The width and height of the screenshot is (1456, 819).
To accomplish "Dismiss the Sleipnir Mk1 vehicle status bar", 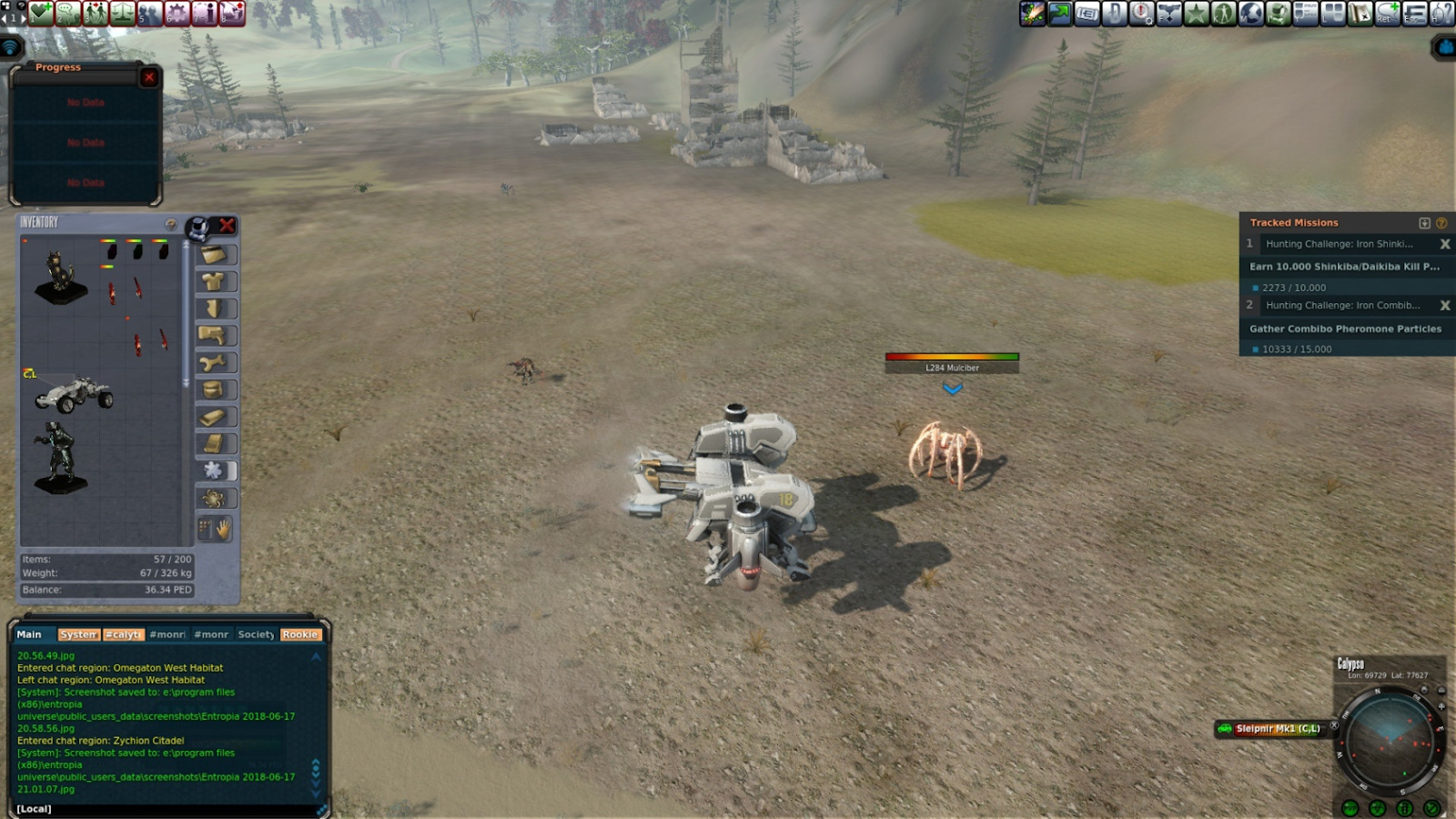I will [1334, 725].
